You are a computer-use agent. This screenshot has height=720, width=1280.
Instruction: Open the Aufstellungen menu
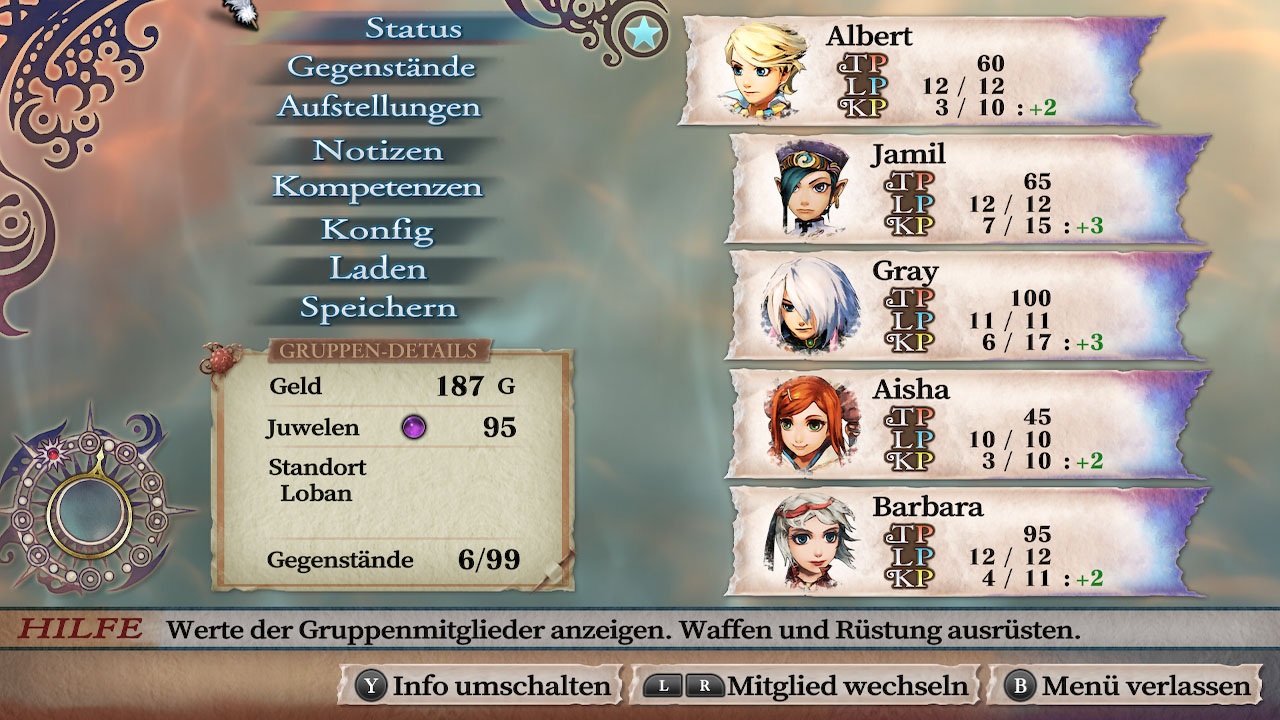coord(379,107)
